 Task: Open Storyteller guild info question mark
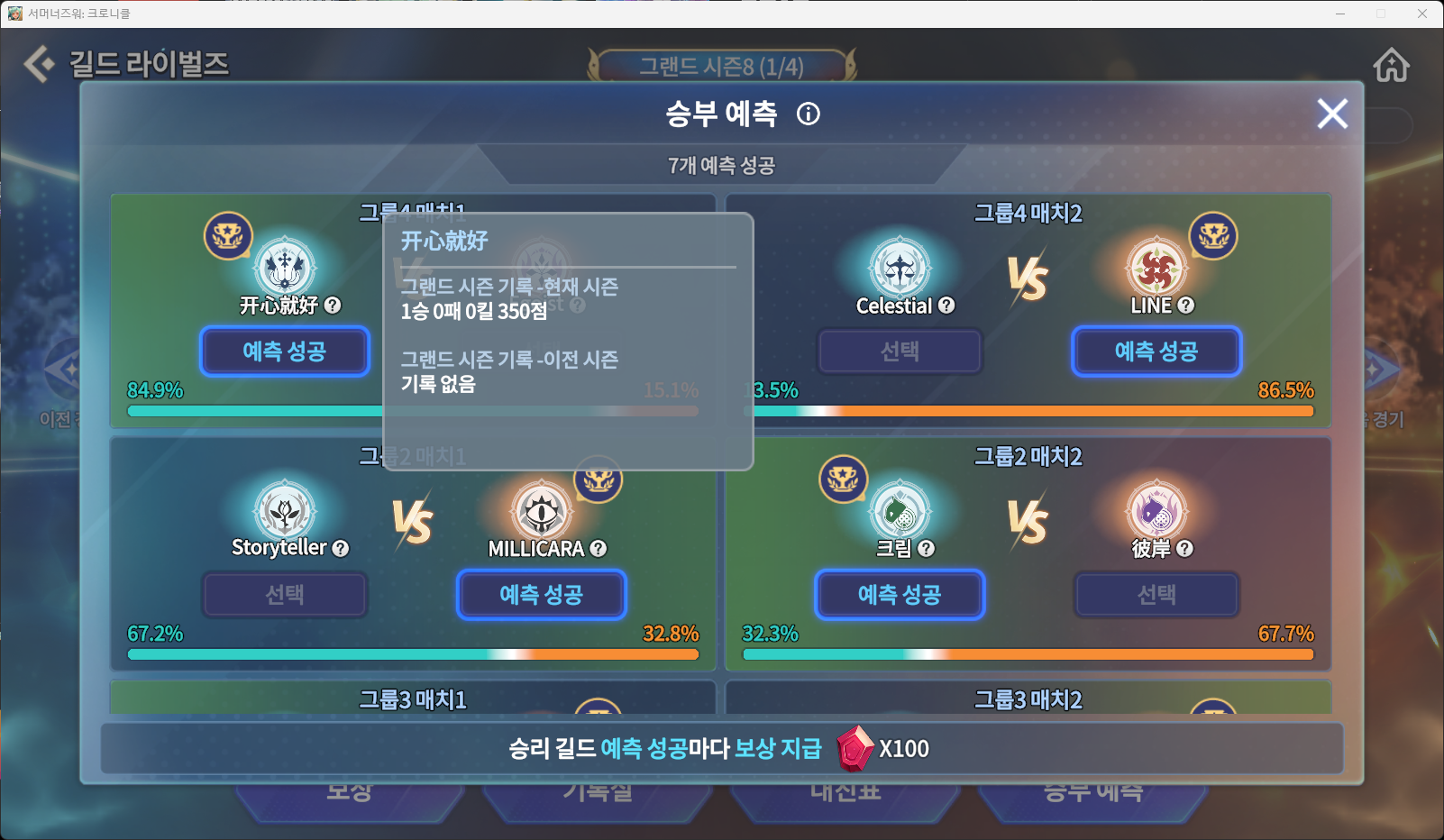340,548
